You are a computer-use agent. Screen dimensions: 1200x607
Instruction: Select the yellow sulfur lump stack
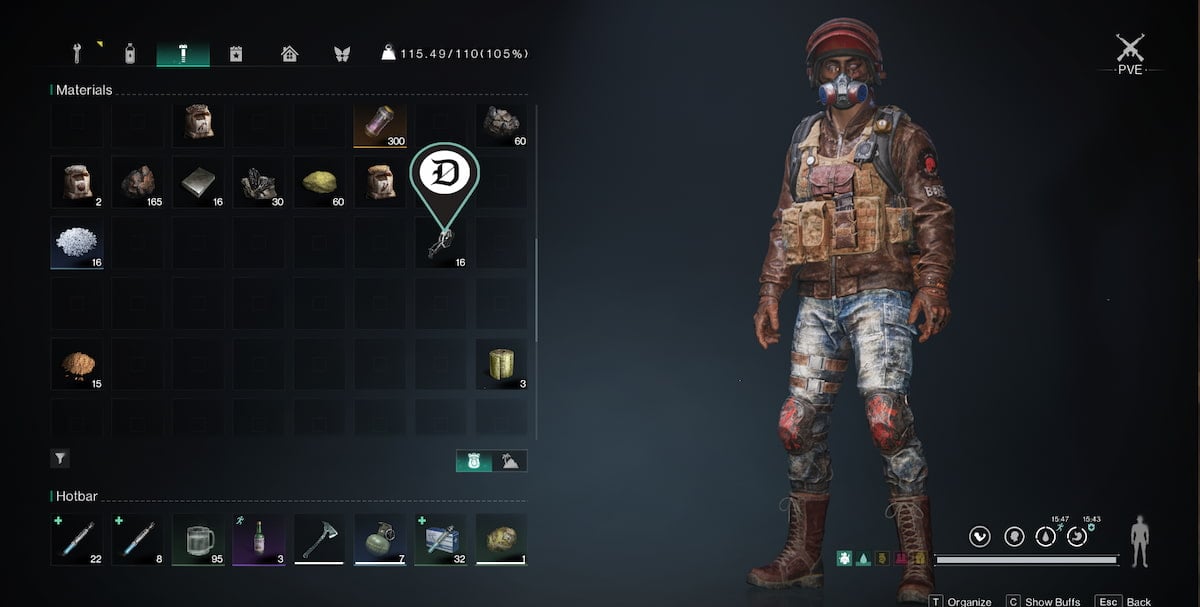click(x=319, y=182)
